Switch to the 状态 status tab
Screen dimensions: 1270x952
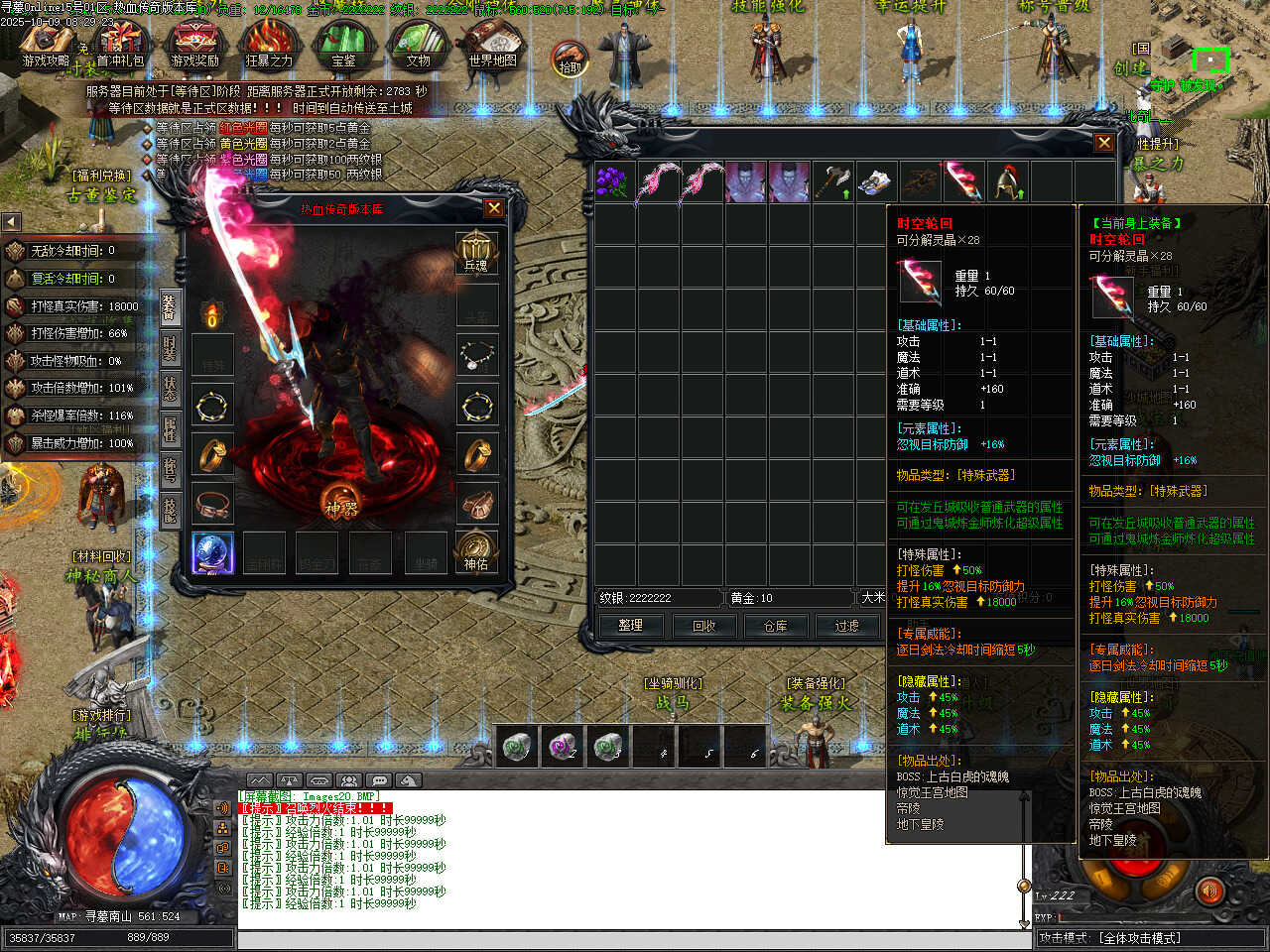point(170,389)
